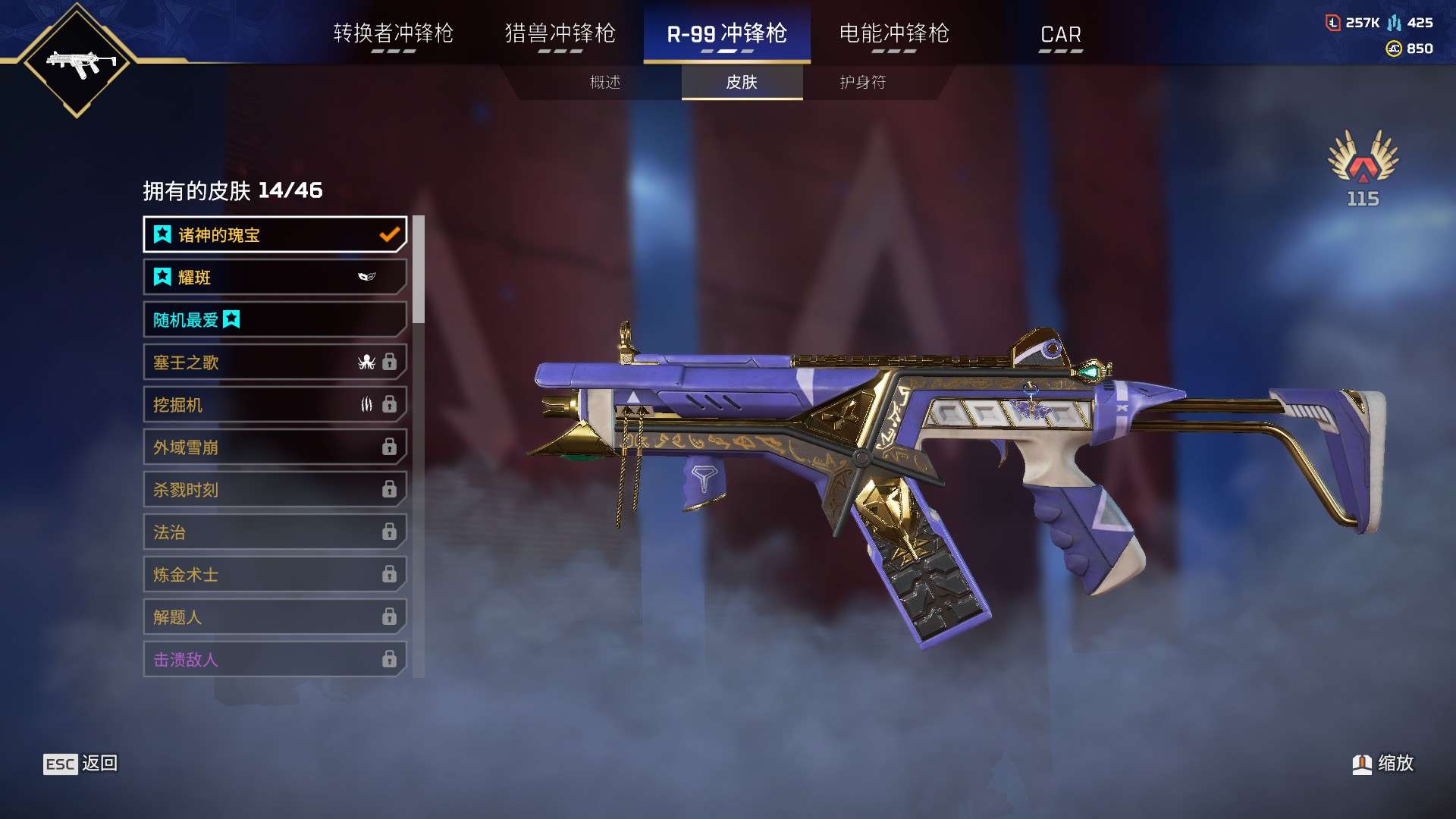The width and height of the screenshot is (1456, 819).
Task: Click the star bookmark icon beside 耀斑
Action: pyautogui.click(x=162, y=277)
